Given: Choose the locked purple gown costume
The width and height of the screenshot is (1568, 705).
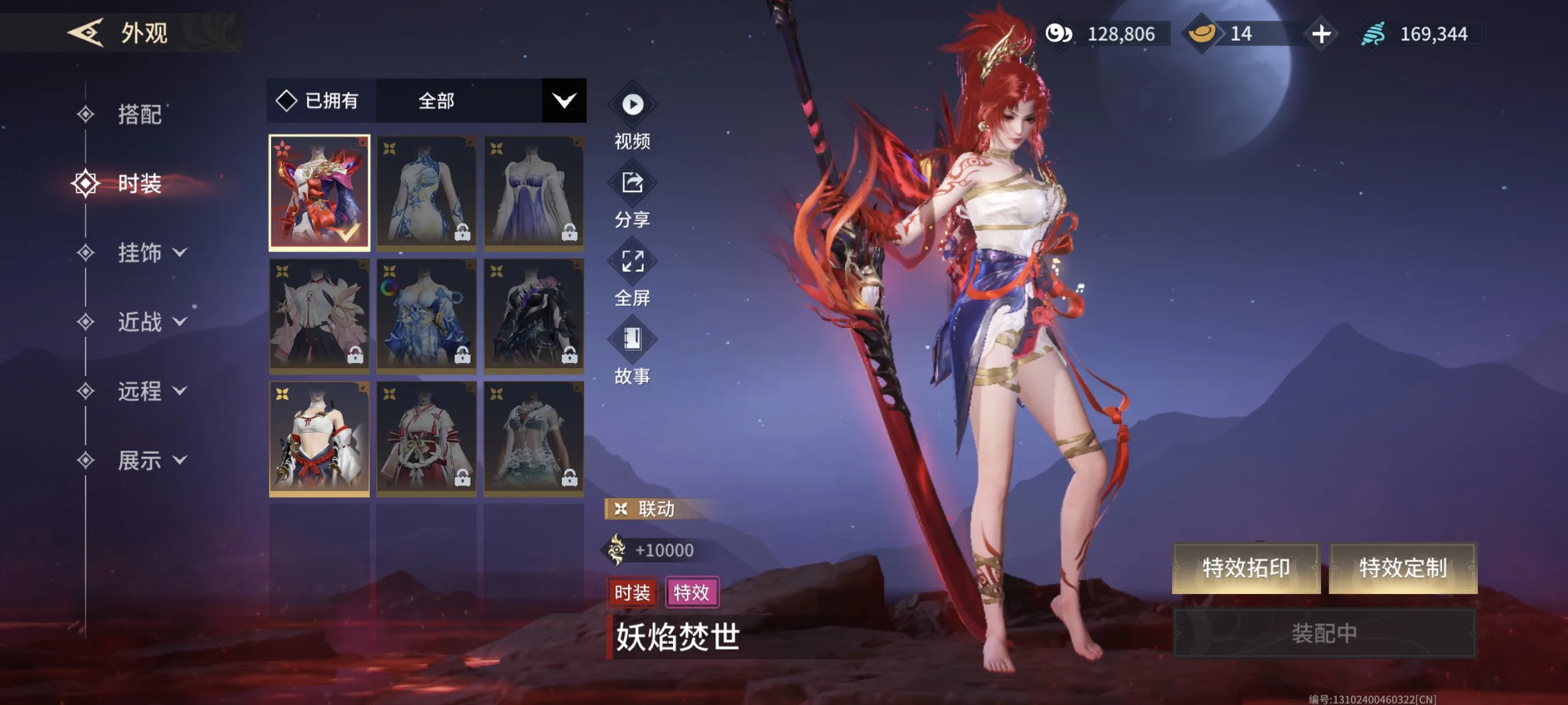Looking at the screenshot, I should (x=533, y=192).
